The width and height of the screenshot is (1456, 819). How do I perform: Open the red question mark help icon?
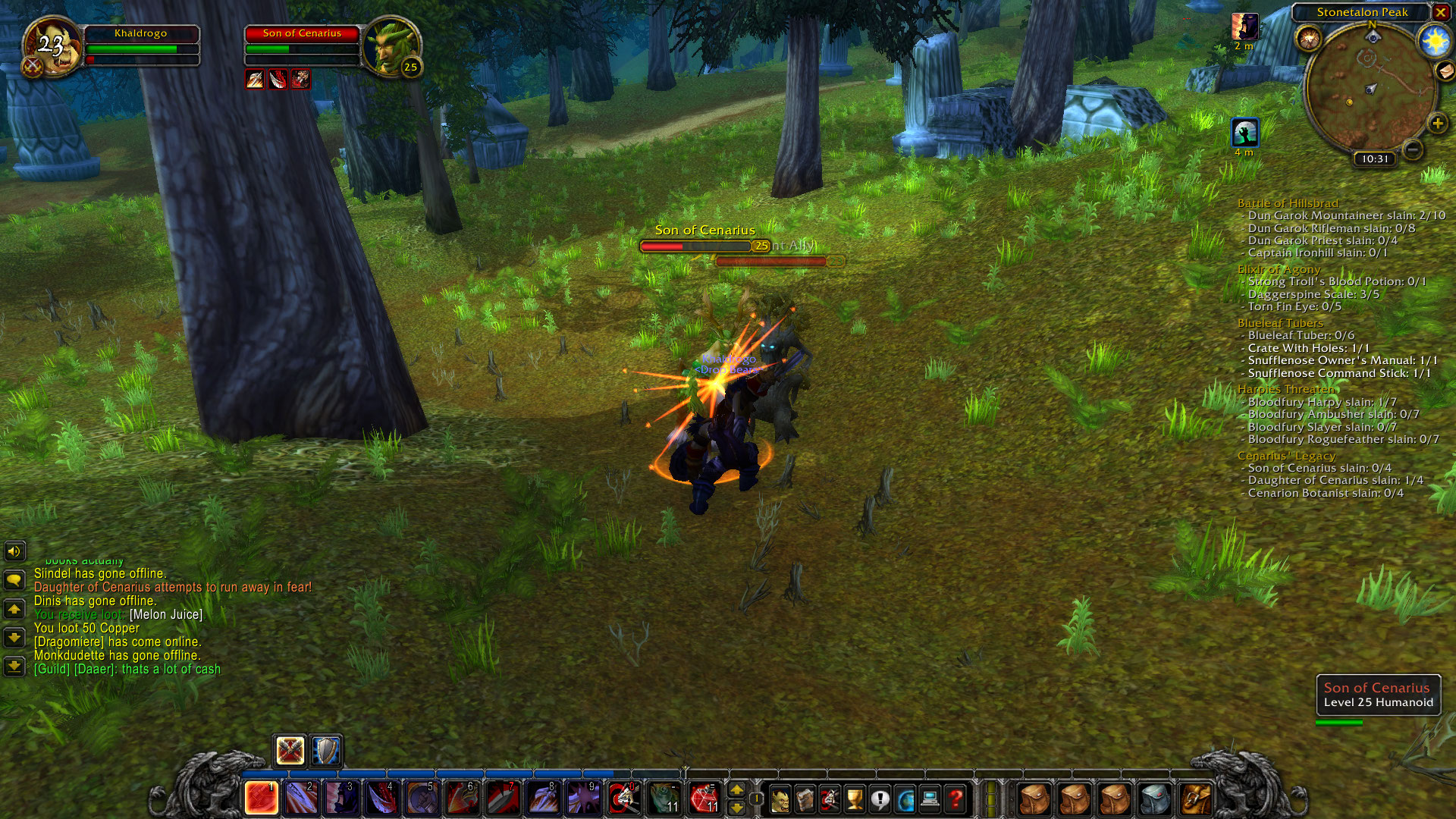point(955,800)
